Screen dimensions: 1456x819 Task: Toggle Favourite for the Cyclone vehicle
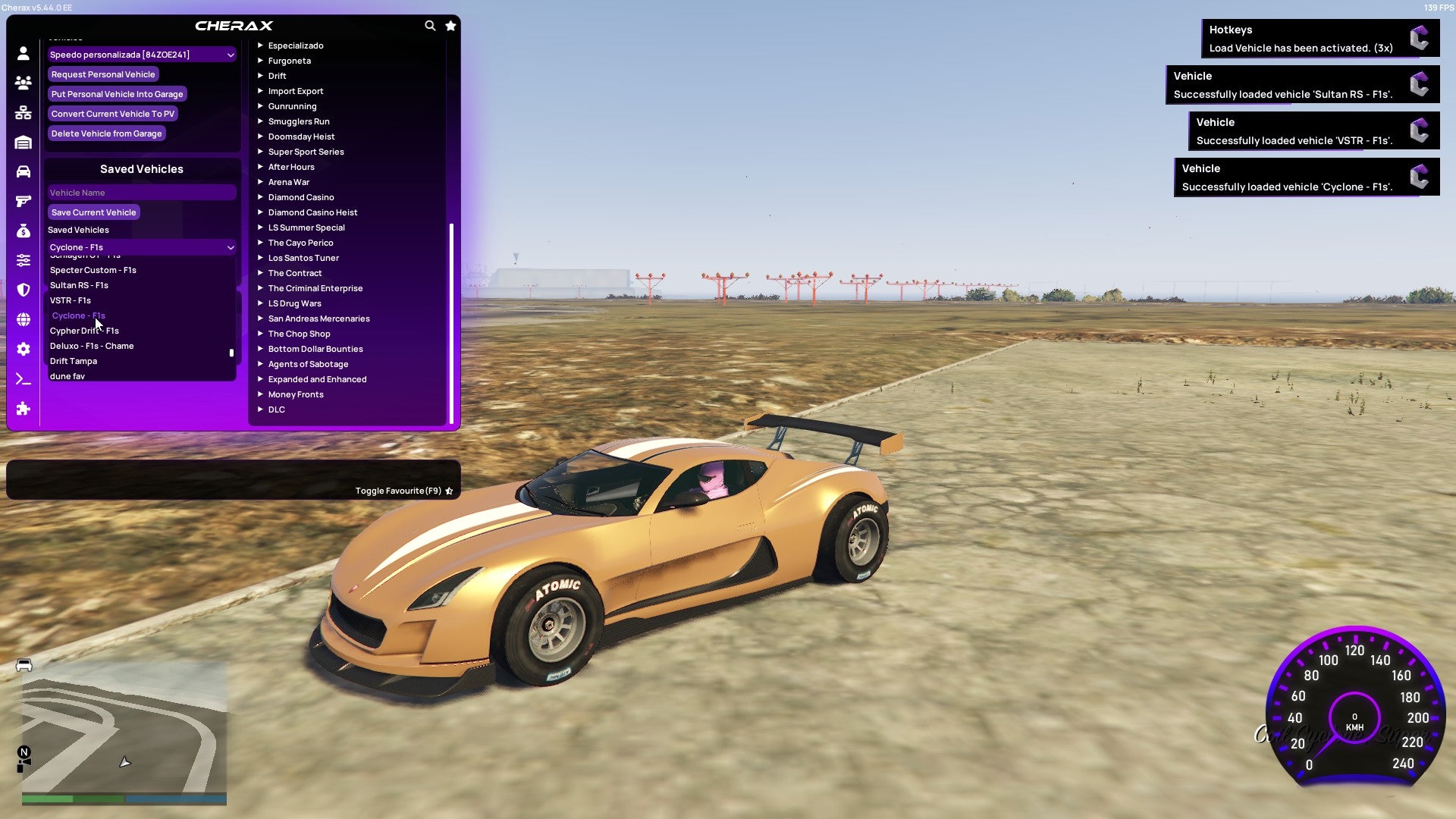tap(448, 491)
